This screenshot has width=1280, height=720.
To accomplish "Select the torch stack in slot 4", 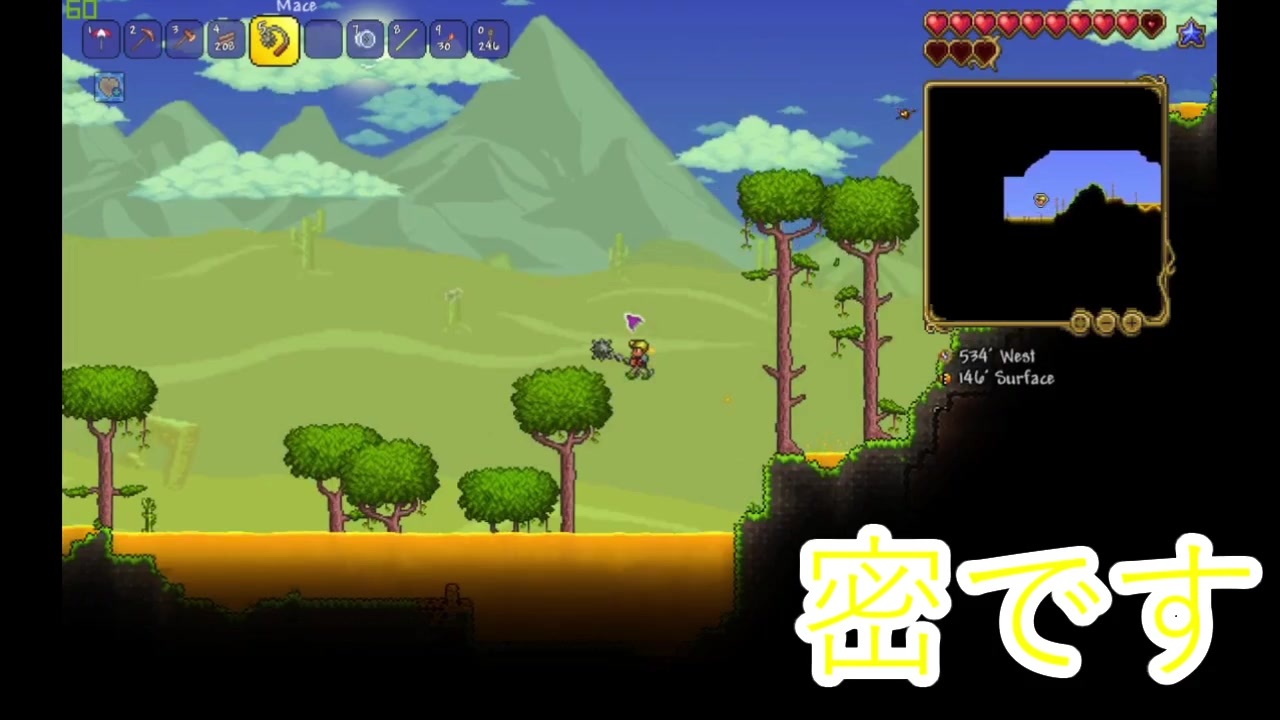I will pyautogui.click(x=224, y=38).
